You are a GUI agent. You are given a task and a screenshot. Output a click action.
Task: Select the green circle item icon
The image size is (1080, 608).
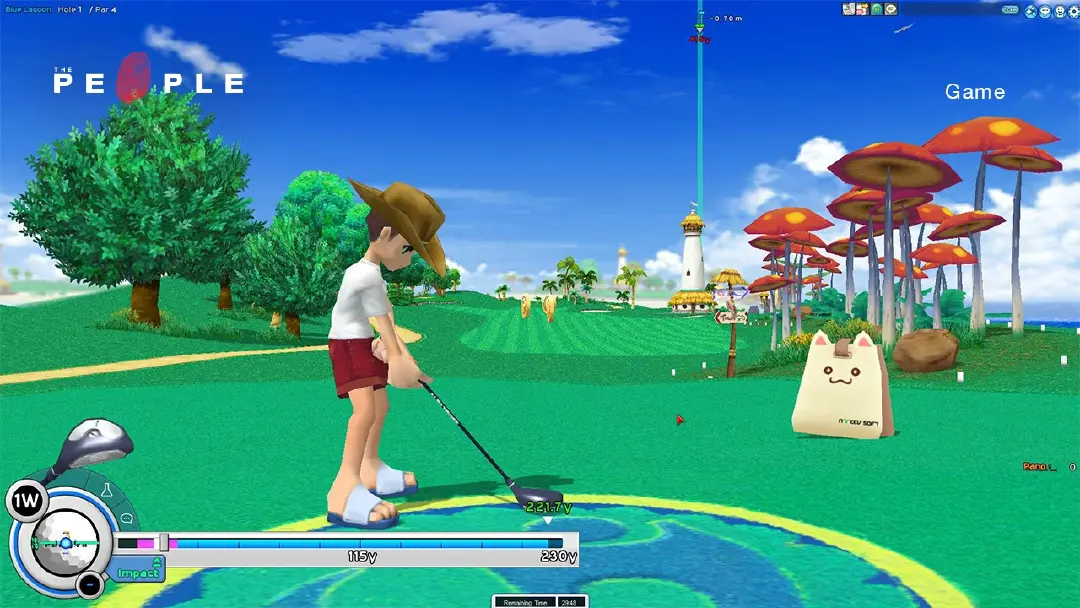tap(876, 9)
